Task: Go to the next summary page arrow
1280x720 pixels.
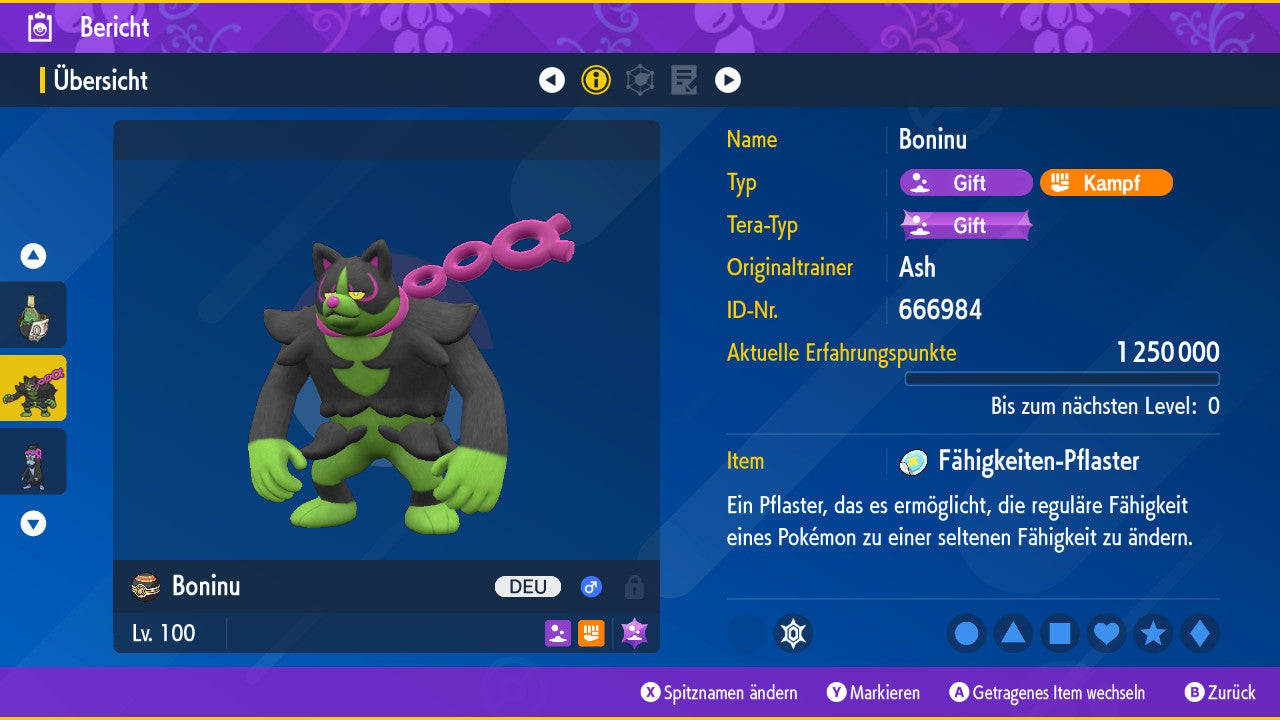Action: coord(728,80)
